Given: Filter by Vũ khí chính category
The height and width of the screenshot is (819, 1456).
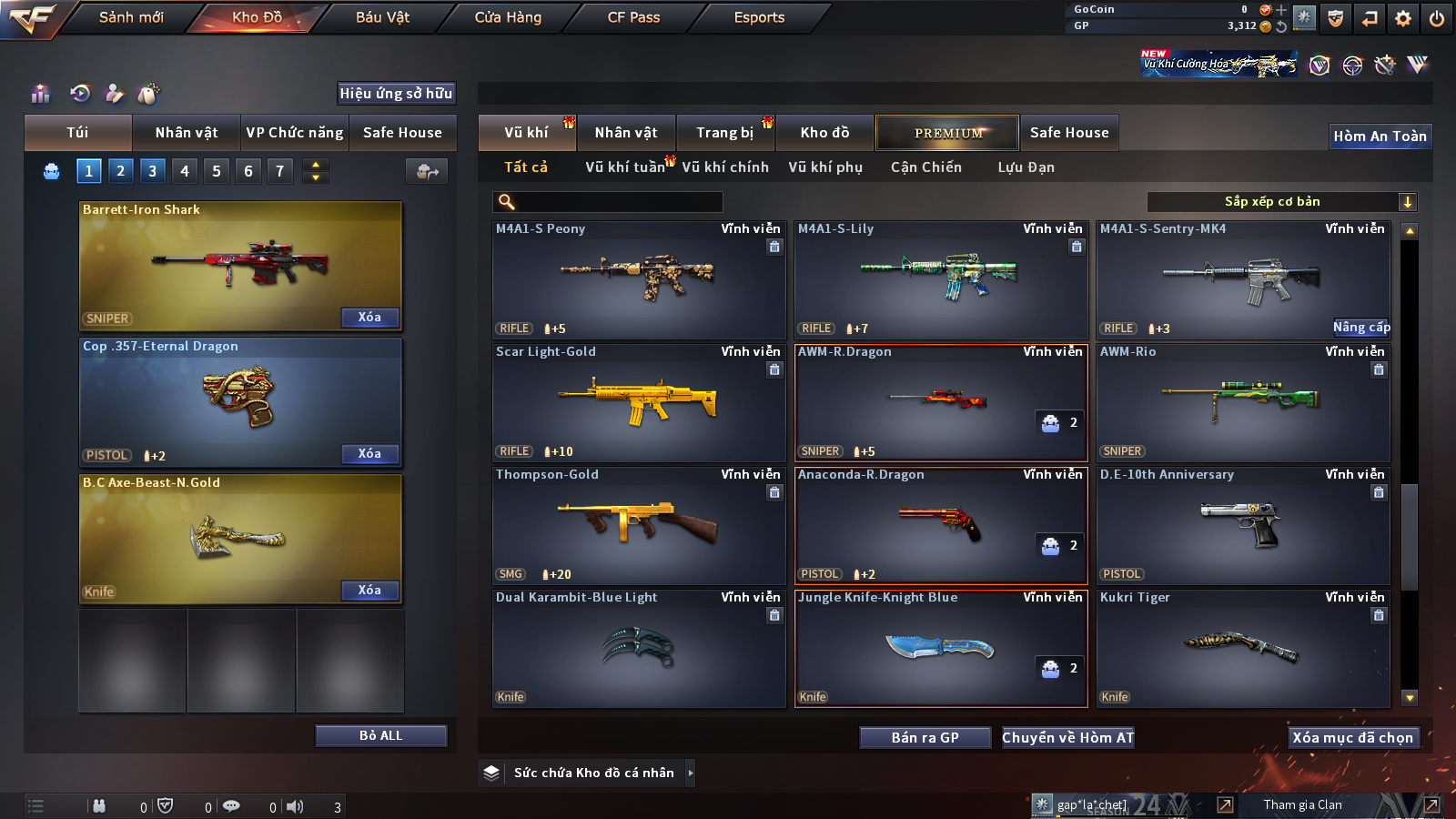Looking at the screenshot, I should (x=725, y=167).
